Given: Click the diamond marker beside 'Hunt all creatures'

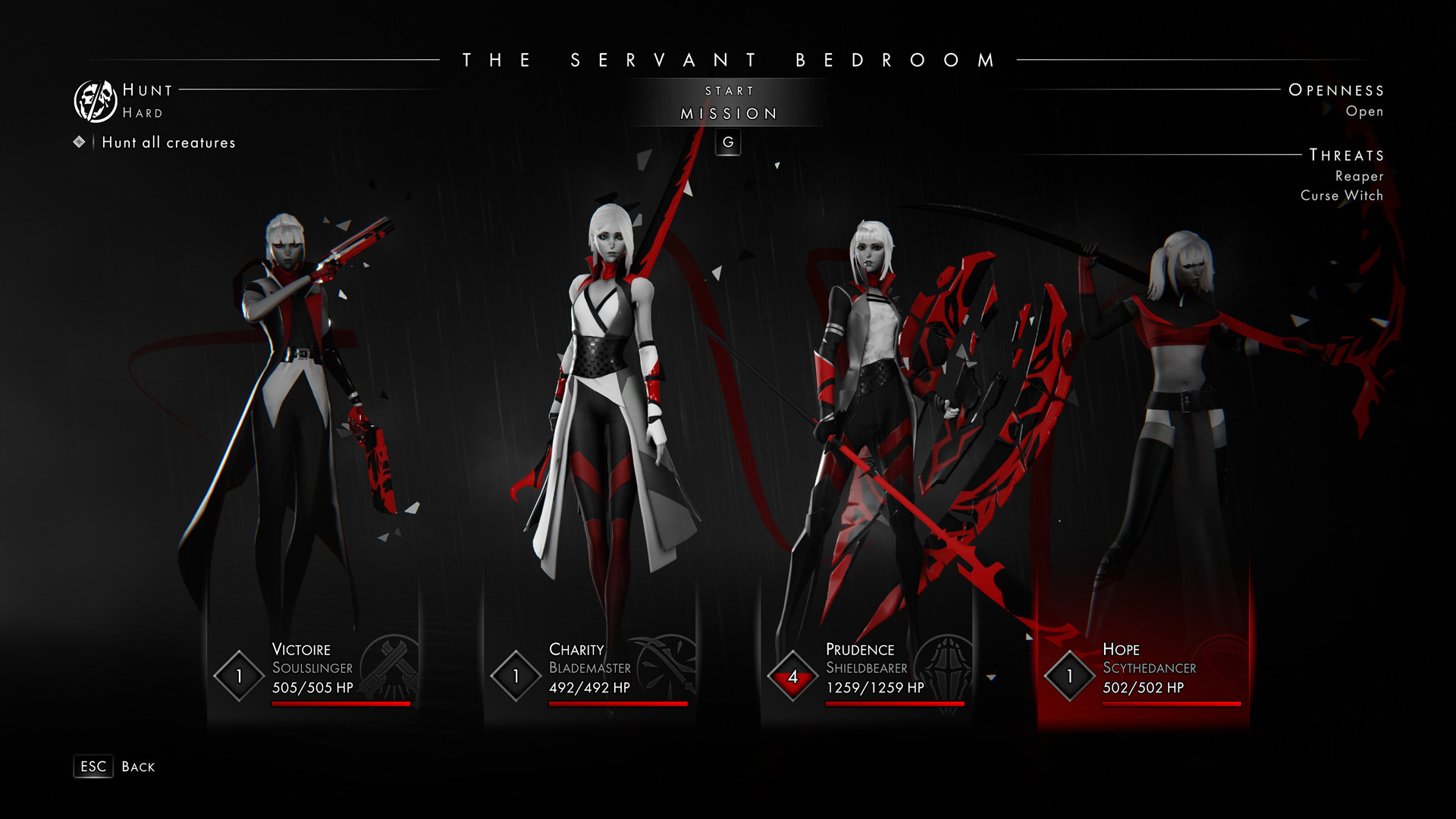Looking at the screenshot, I should tap(79, 142).
